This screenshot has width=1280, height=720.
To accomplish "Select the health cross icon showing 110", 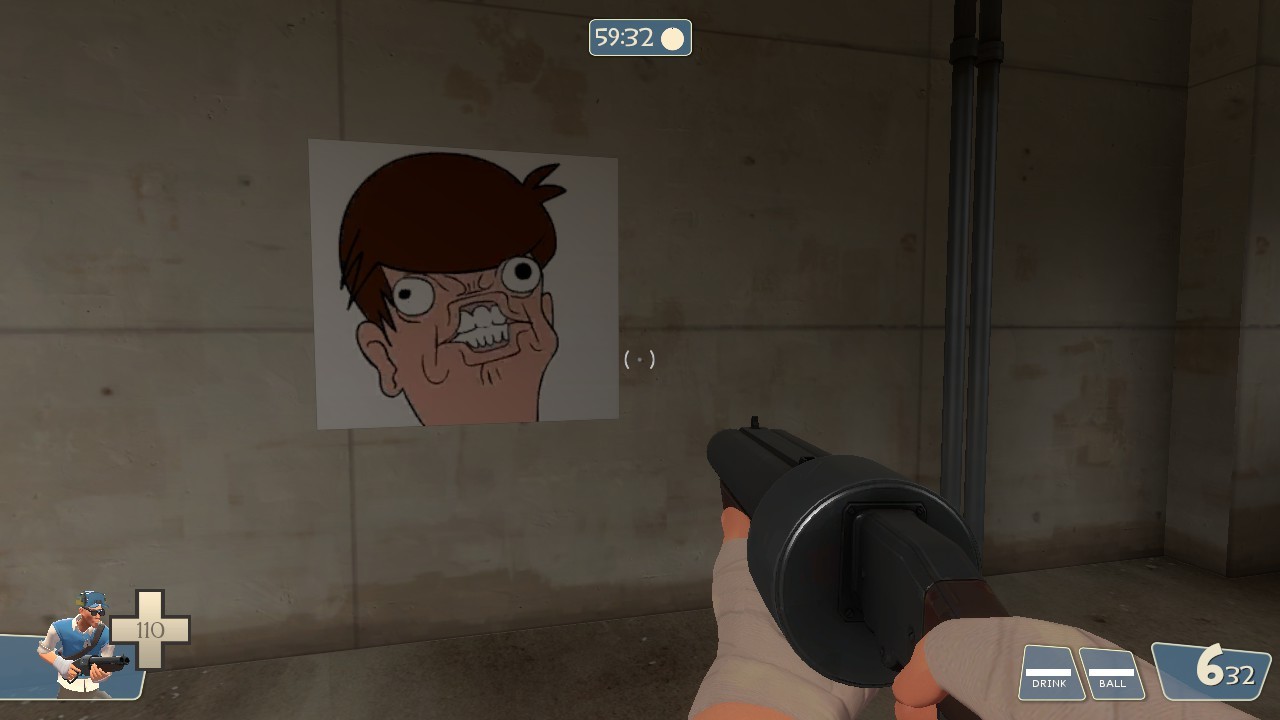I will click(148, 632).
